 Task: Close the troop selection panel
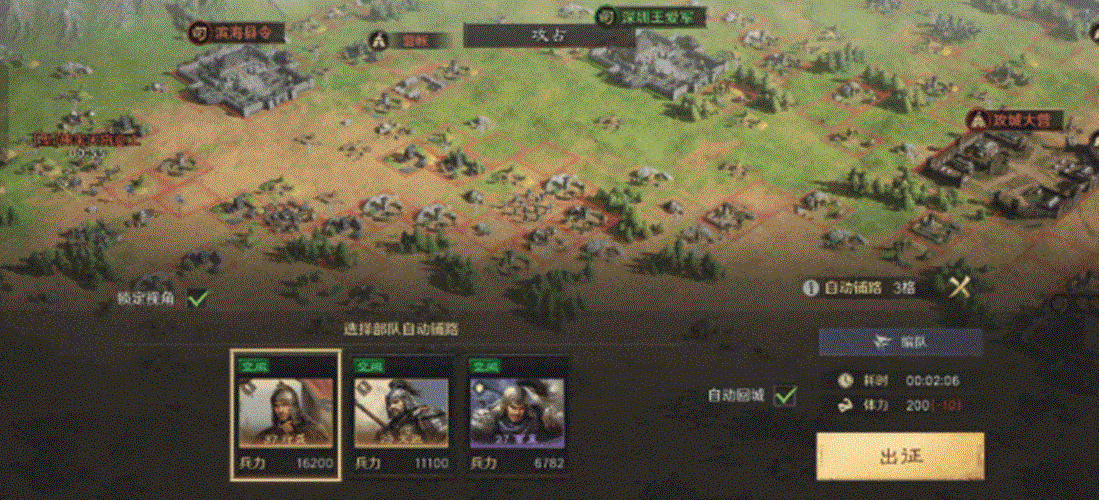coord(959,288)
